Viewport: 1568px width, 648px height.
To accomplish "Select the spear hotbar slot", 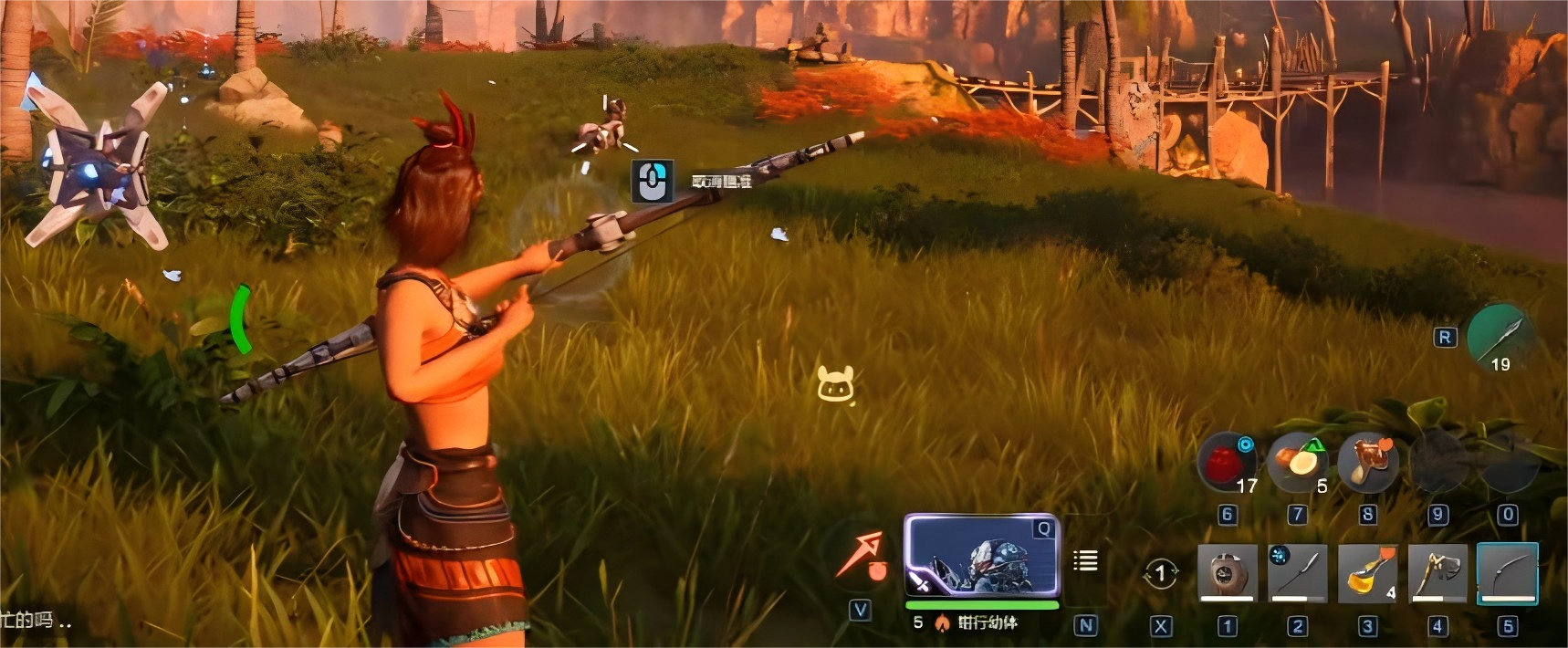I will point(1297,573).
